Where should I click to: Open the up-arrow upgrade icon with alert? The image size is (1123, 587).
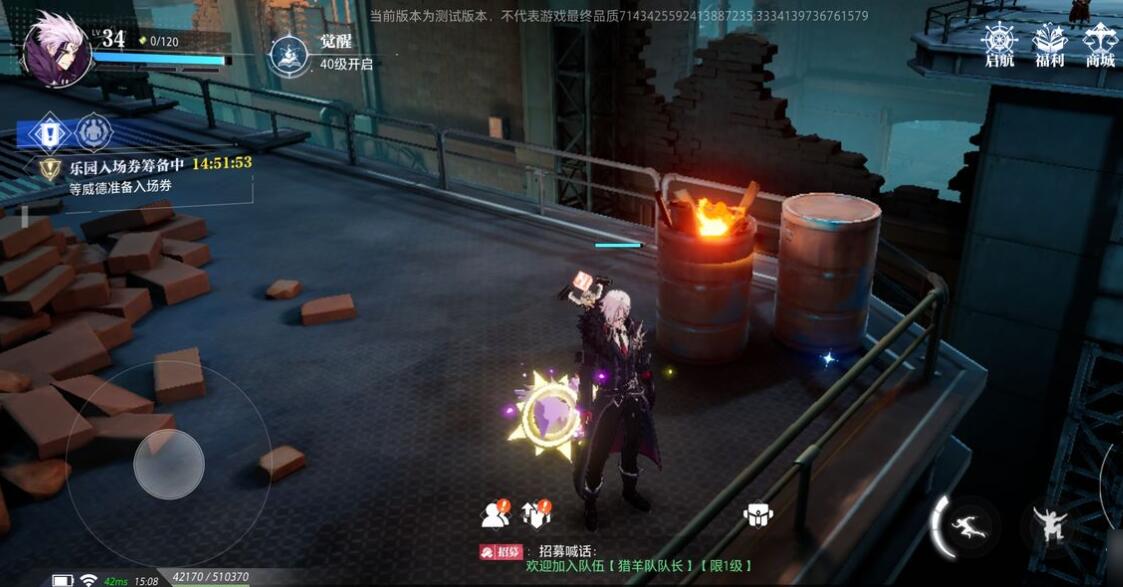(x=538, y=514)
